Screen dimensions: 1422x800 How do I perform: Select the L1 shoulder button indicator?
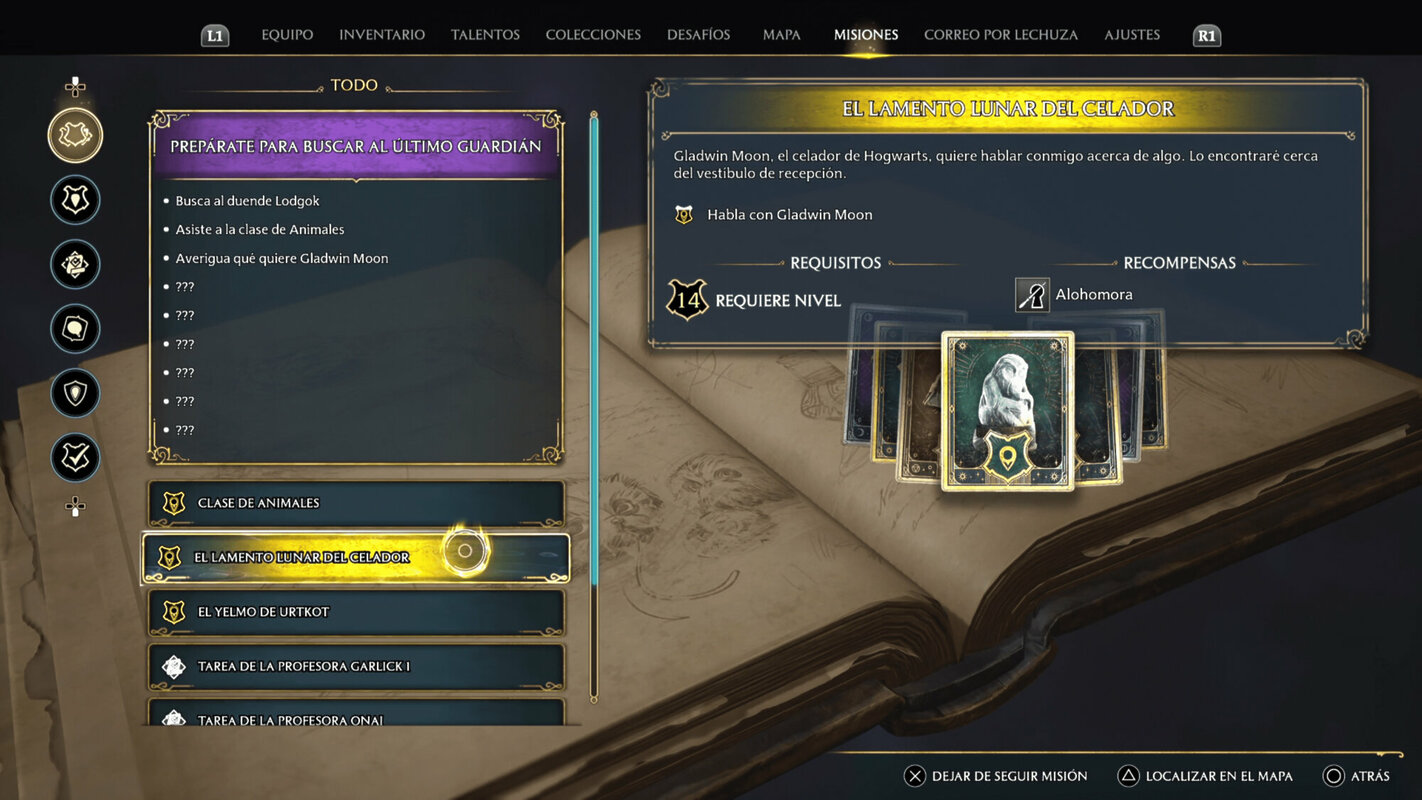(x=213, y=34)
